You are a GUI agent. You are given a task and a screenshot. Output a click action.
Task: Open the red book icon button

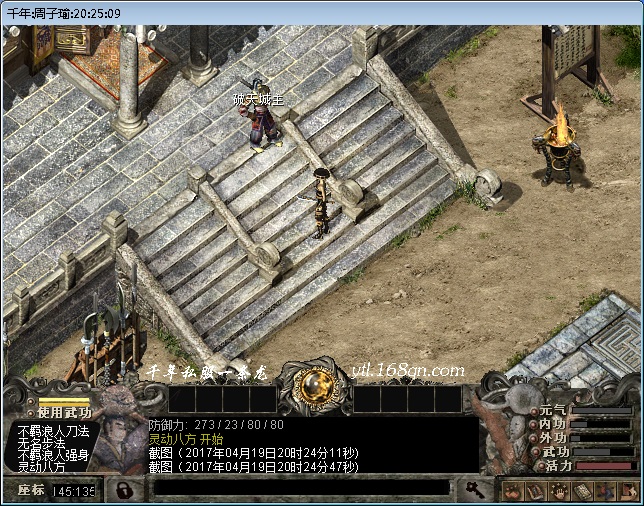click(534, 491)
